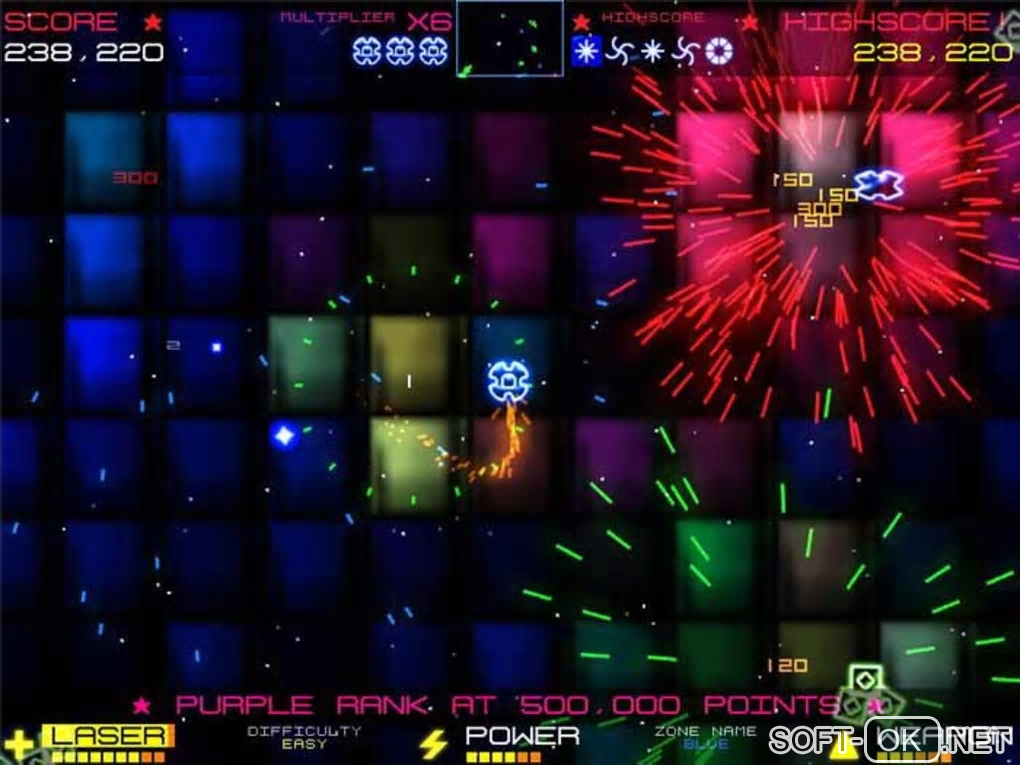Choose the yellow LASER weapon indicator

pyautogui.click(x=107, y=737)
